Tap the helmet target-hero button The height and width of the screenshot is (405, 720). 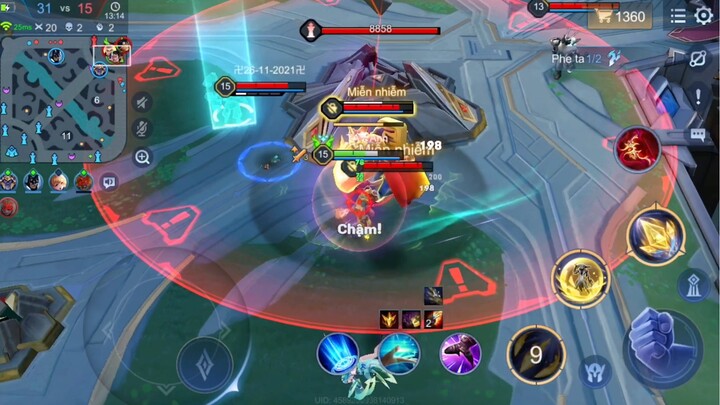point(596,371)
